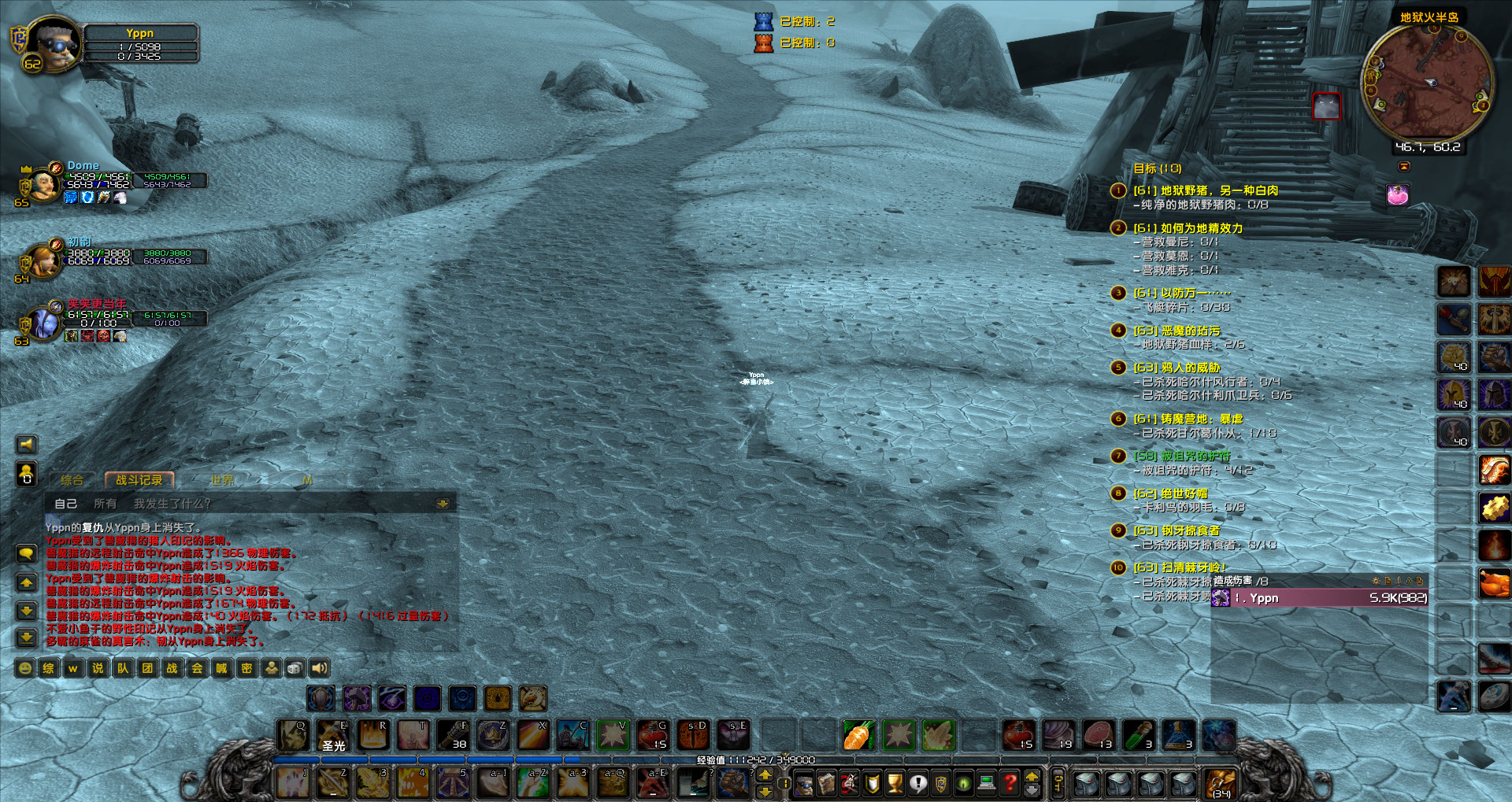The width and height of the screenshot is (1512, 802).
Task: Click the 喊 yell channel button
Action: pyautogui.click(x=220, y=668)
